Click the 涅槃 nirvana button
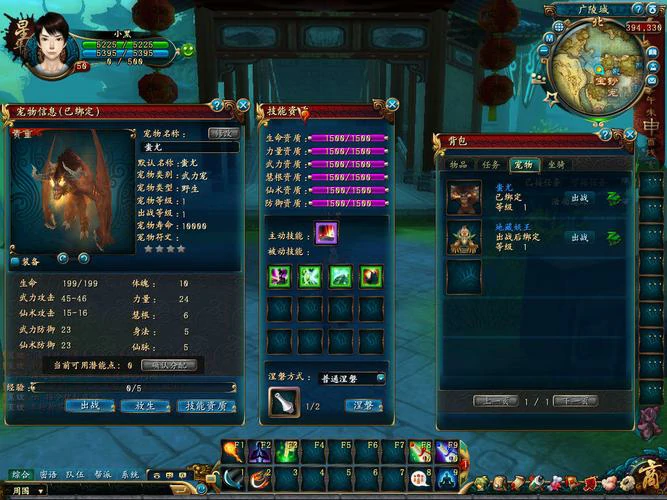The image size is (667, 500). pos(364,406)
